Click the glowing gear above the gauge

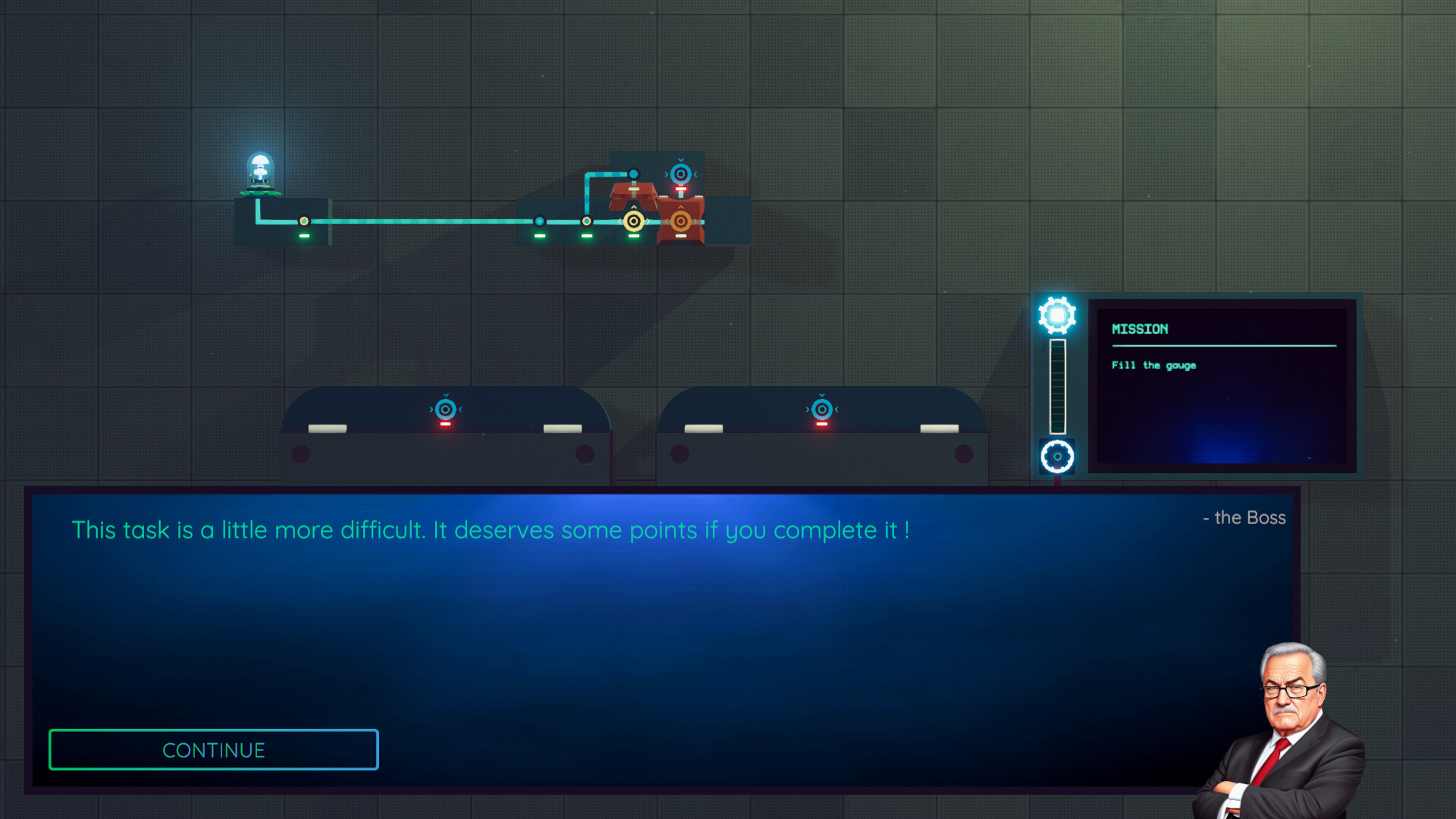tap(1056, 313)
